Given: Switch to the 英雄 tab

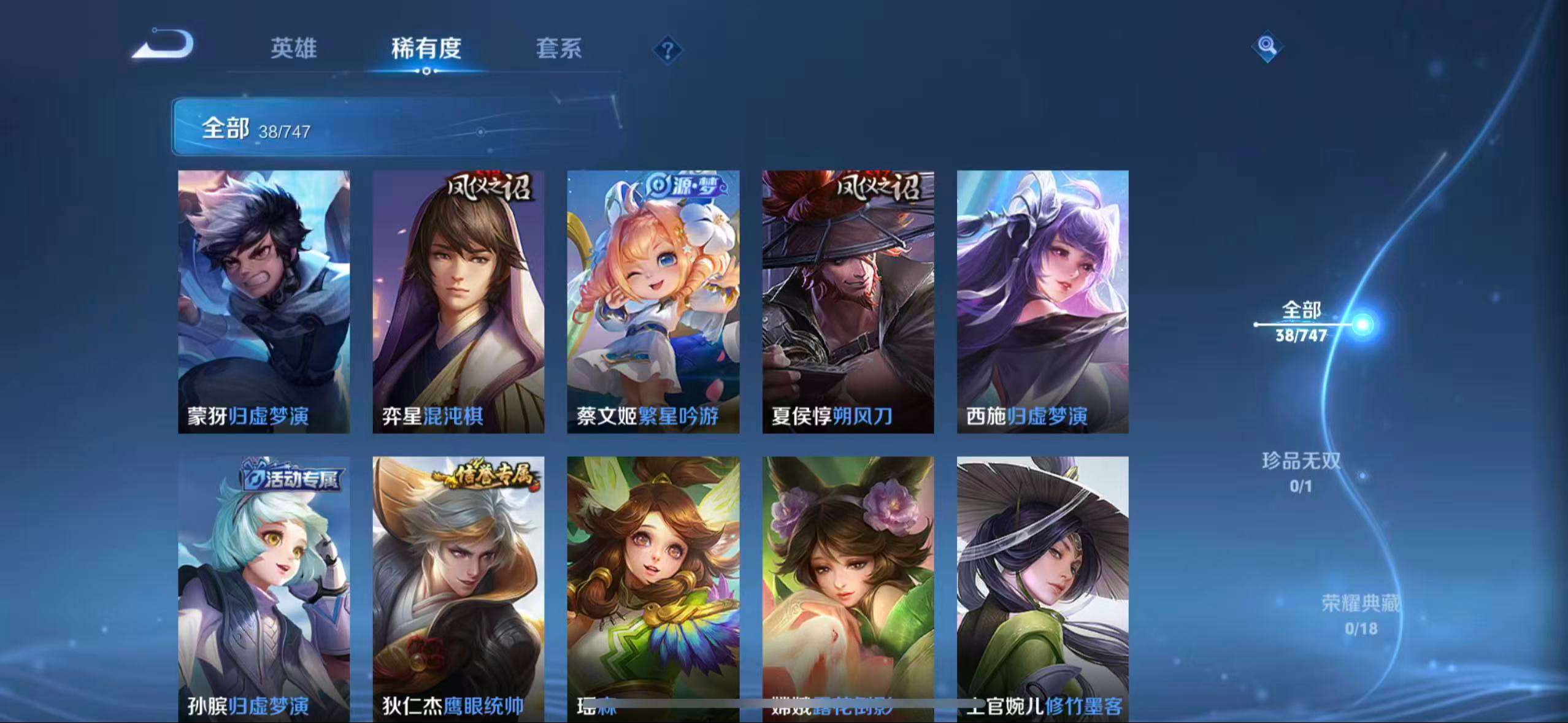Looking at the screenshot, I should coord(293,49).
